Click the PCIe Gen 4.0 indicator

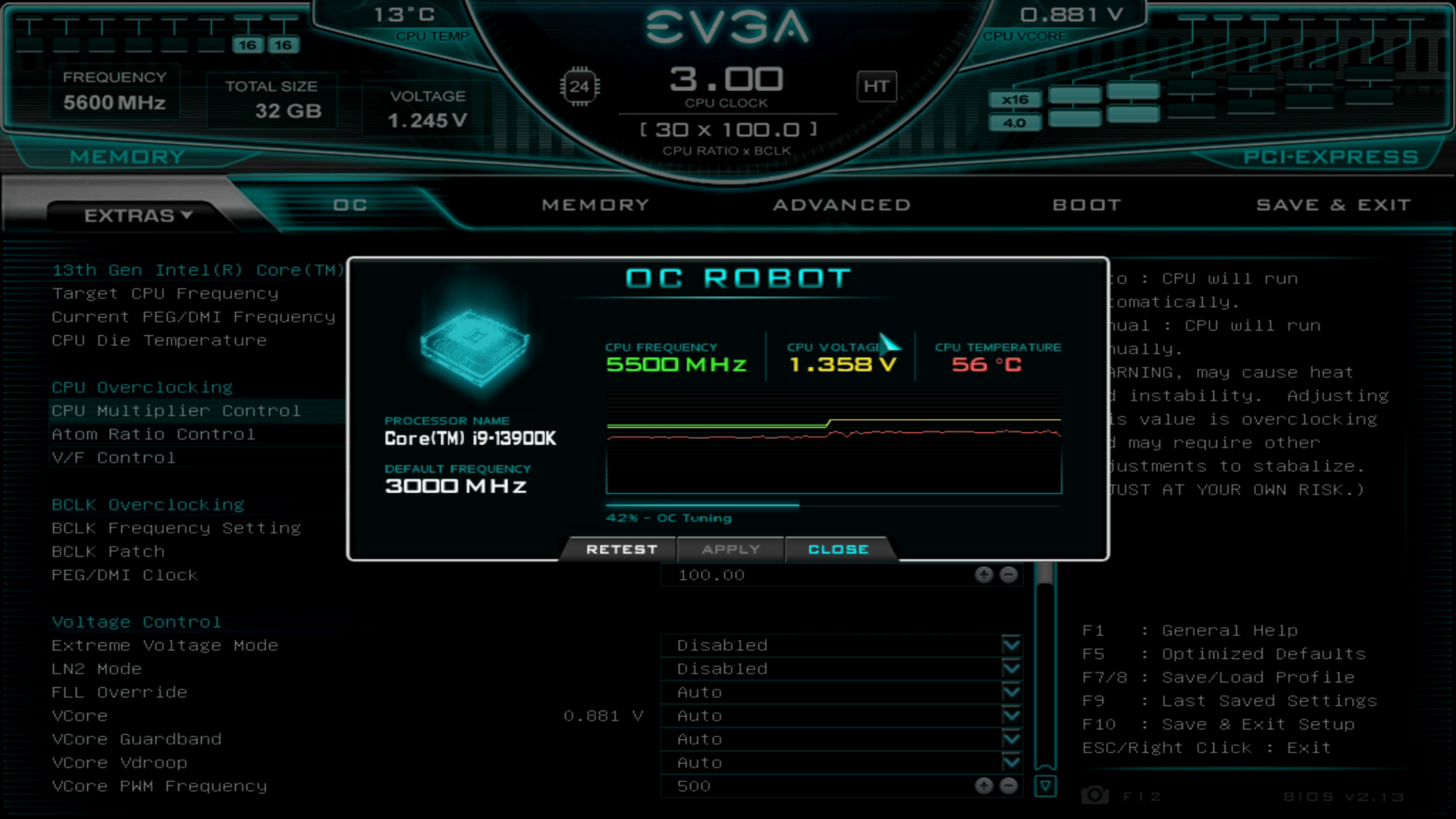(1015, 122)
